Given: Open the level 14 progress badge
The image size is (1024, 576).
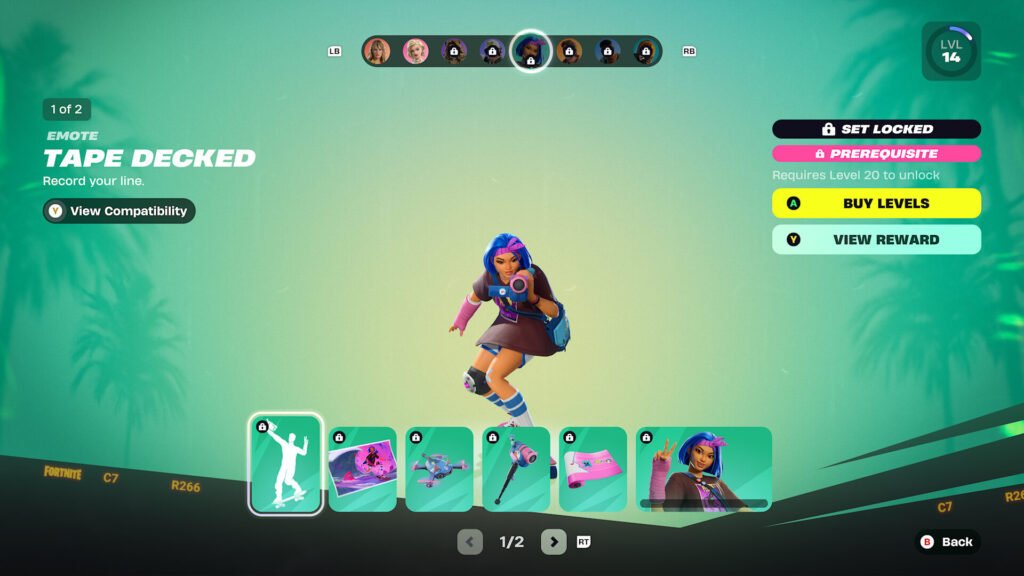Looking at the screenshot, I should pyautogui.click(x=951, y=51).
